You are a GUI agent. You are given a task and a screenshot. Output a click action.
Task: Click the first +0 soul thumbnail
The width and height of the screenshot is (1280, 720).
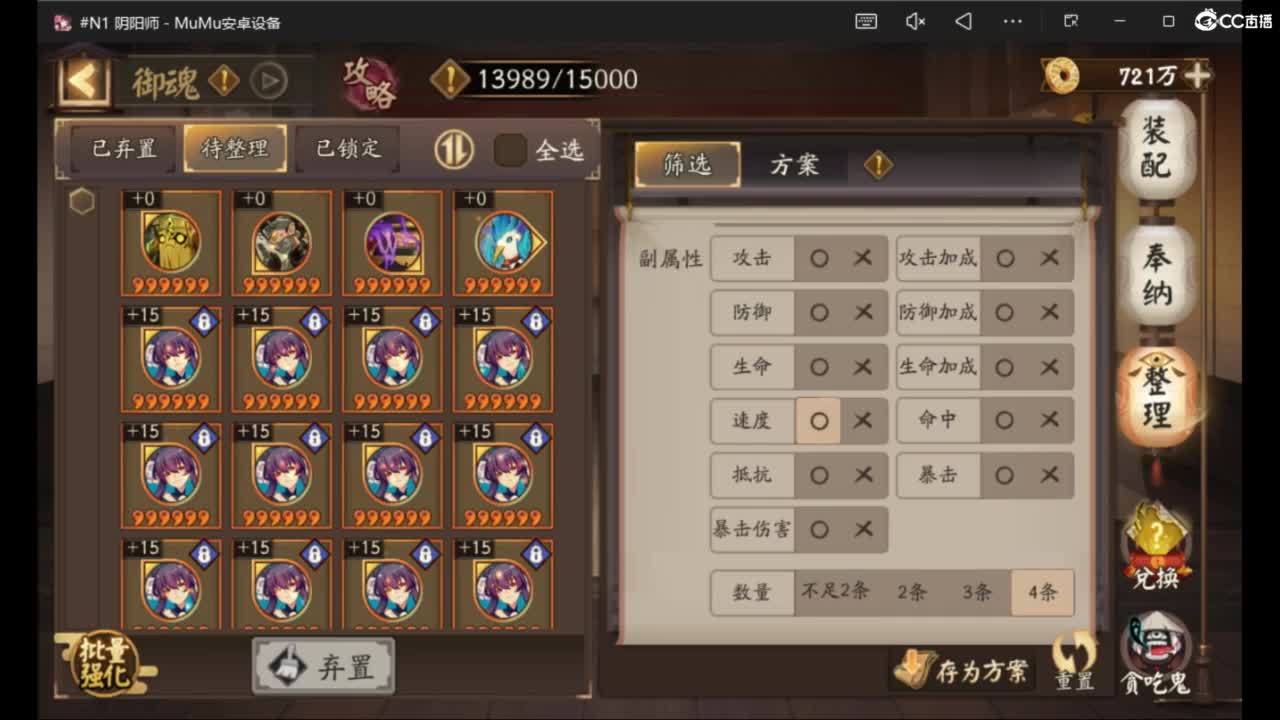170,243
